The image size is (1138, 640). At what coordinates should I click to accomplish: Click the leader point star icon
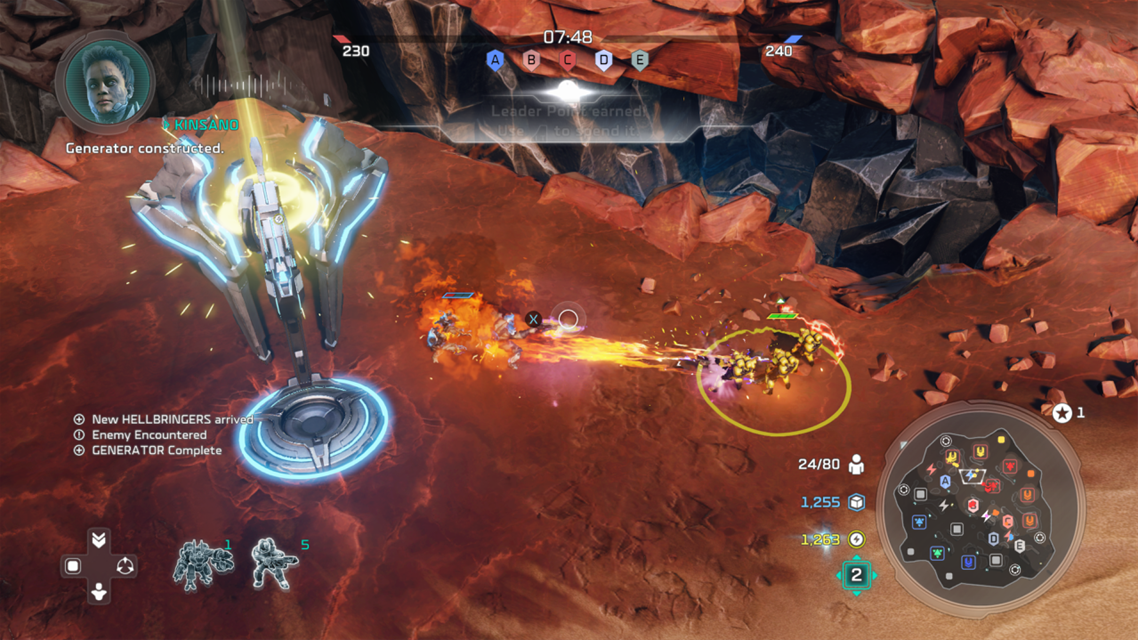(1062, 412)
